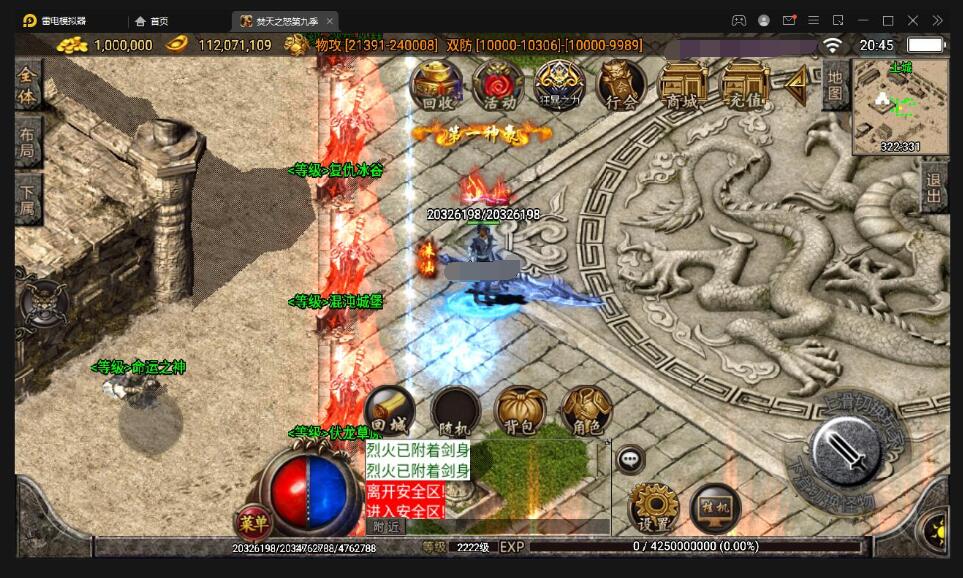Click the minimap in the corner
Viewport: 963px width, 578px height.
[x=900, y=107]
